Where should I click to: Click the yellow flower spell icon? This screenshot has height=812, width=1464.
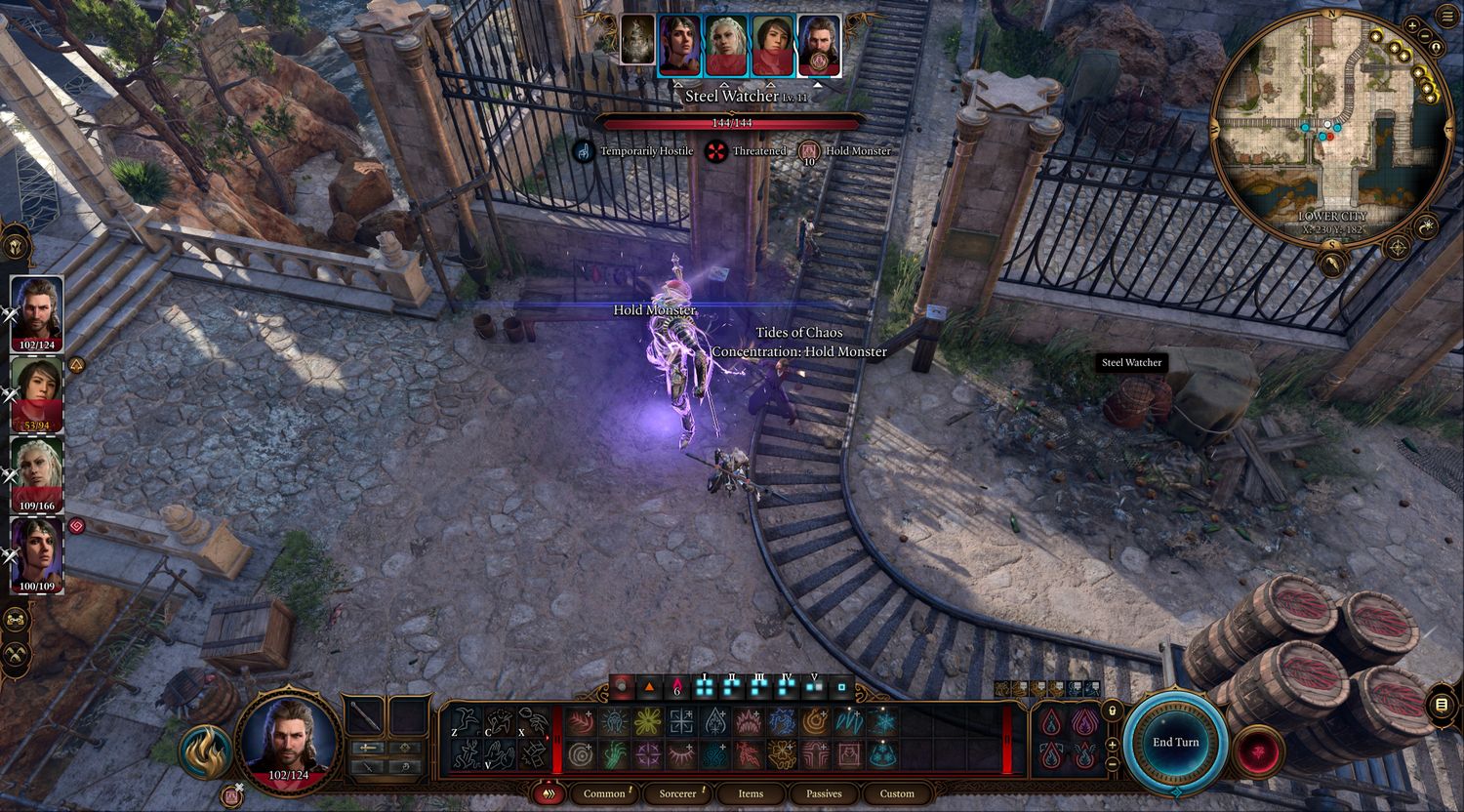pyautogui.click(x=648, y=722)
